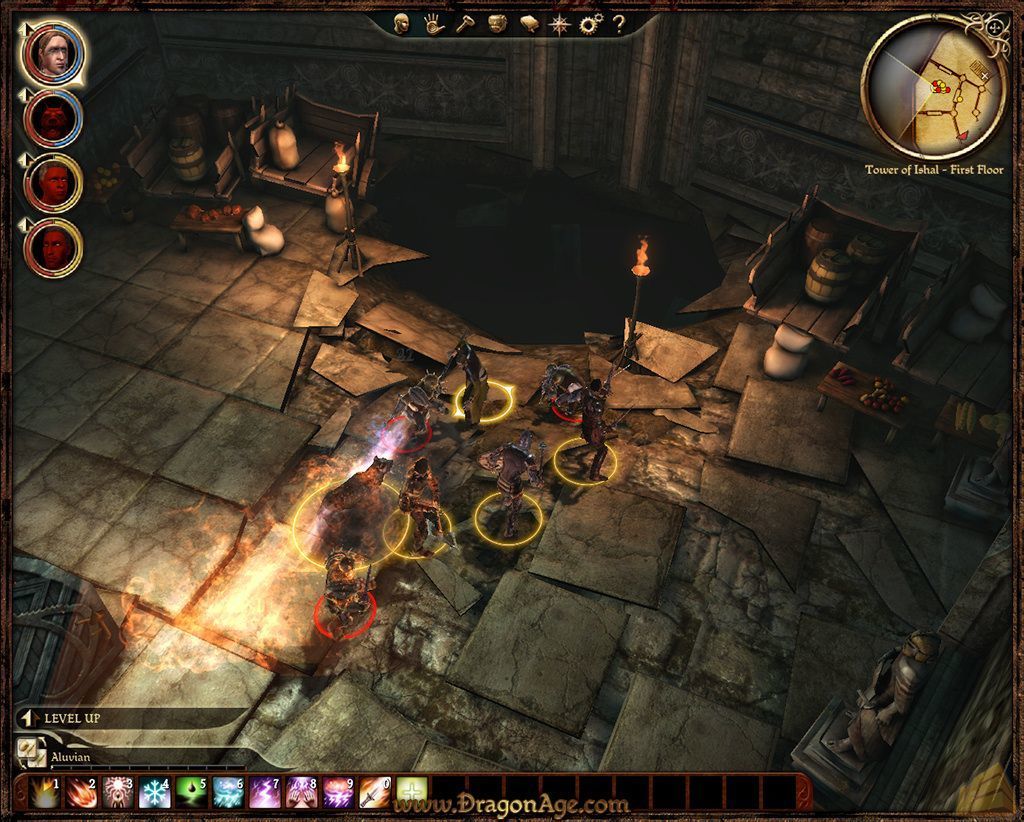The height and width of the screenshot is (822, 1024).
Task: Cast the flame spell in slot 1
Action: point(42,793)
